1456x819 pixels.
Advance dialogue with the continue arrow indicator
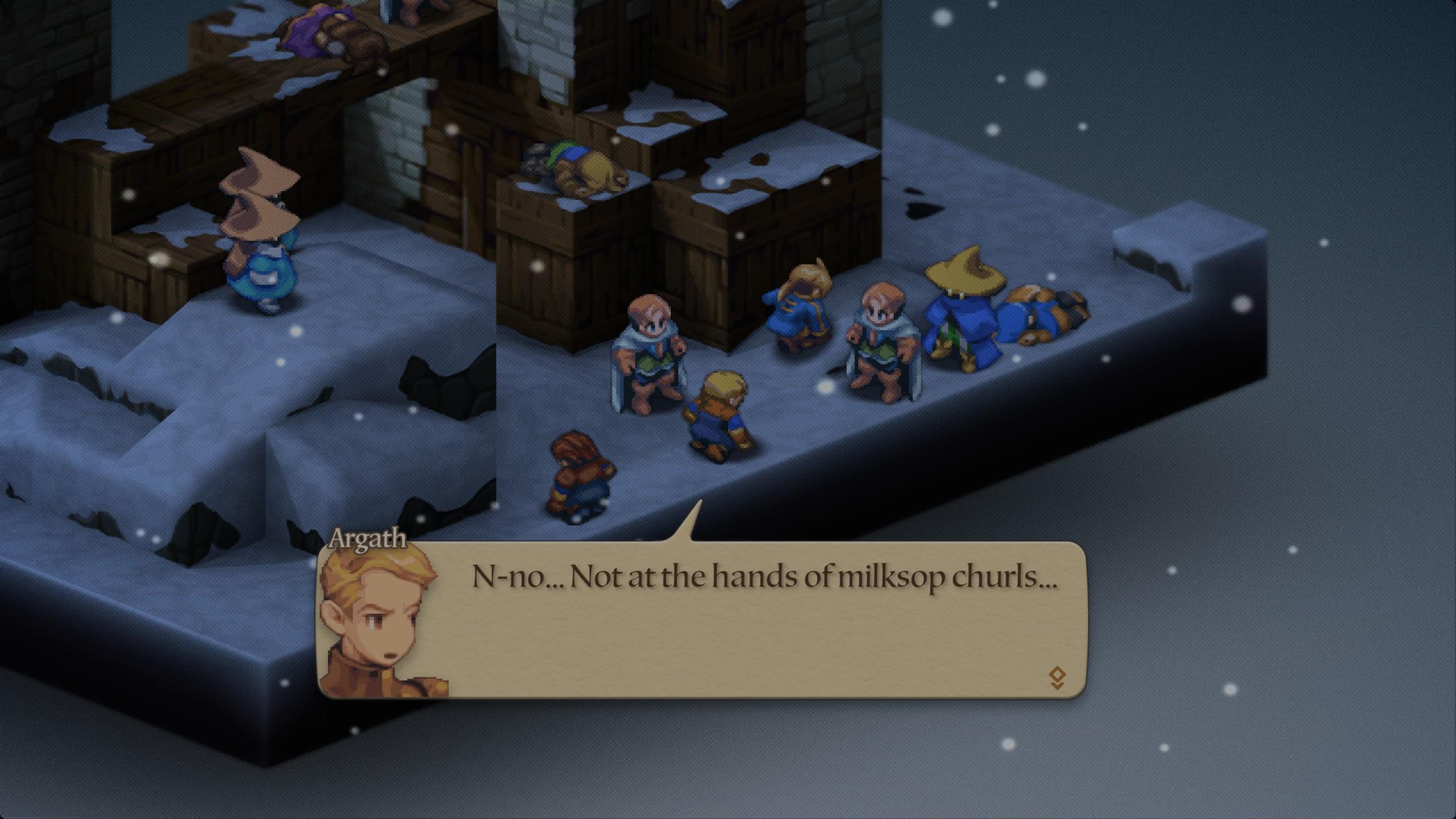click(1057, 678)
